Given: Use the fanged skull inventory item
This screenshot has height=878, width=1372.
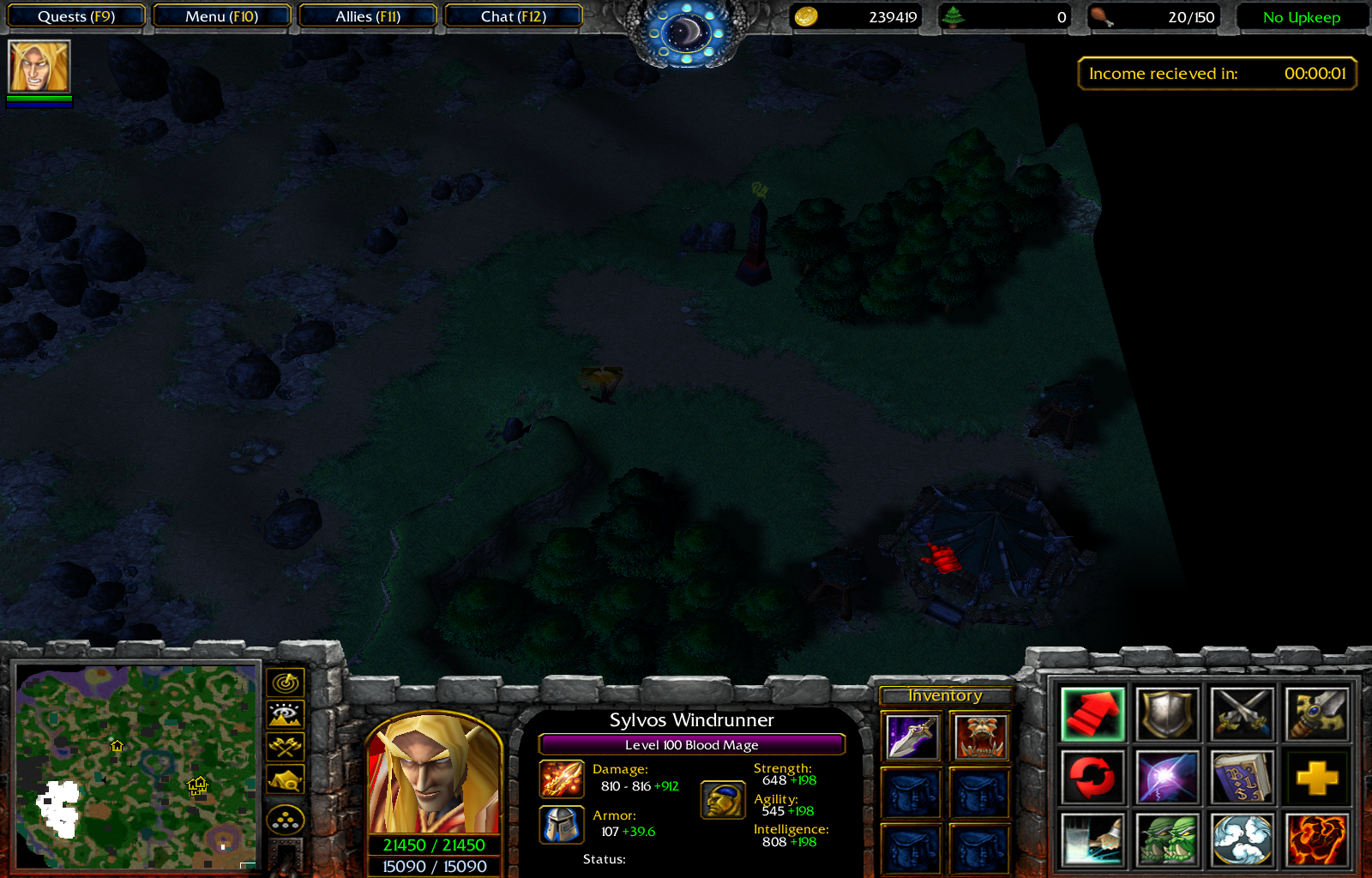Looking at the screenshot, I should (x=979, y=737).
